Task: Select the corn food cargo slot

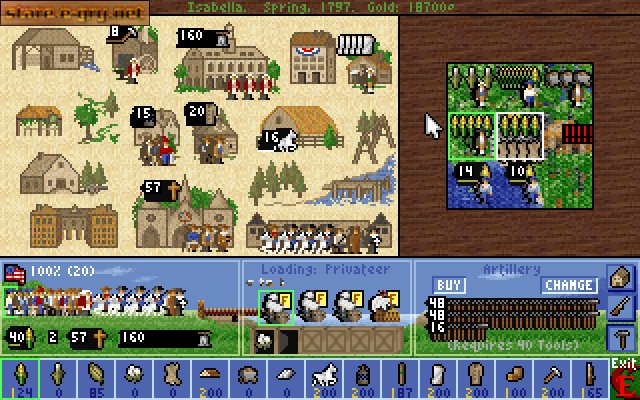Action: point(20,379)
